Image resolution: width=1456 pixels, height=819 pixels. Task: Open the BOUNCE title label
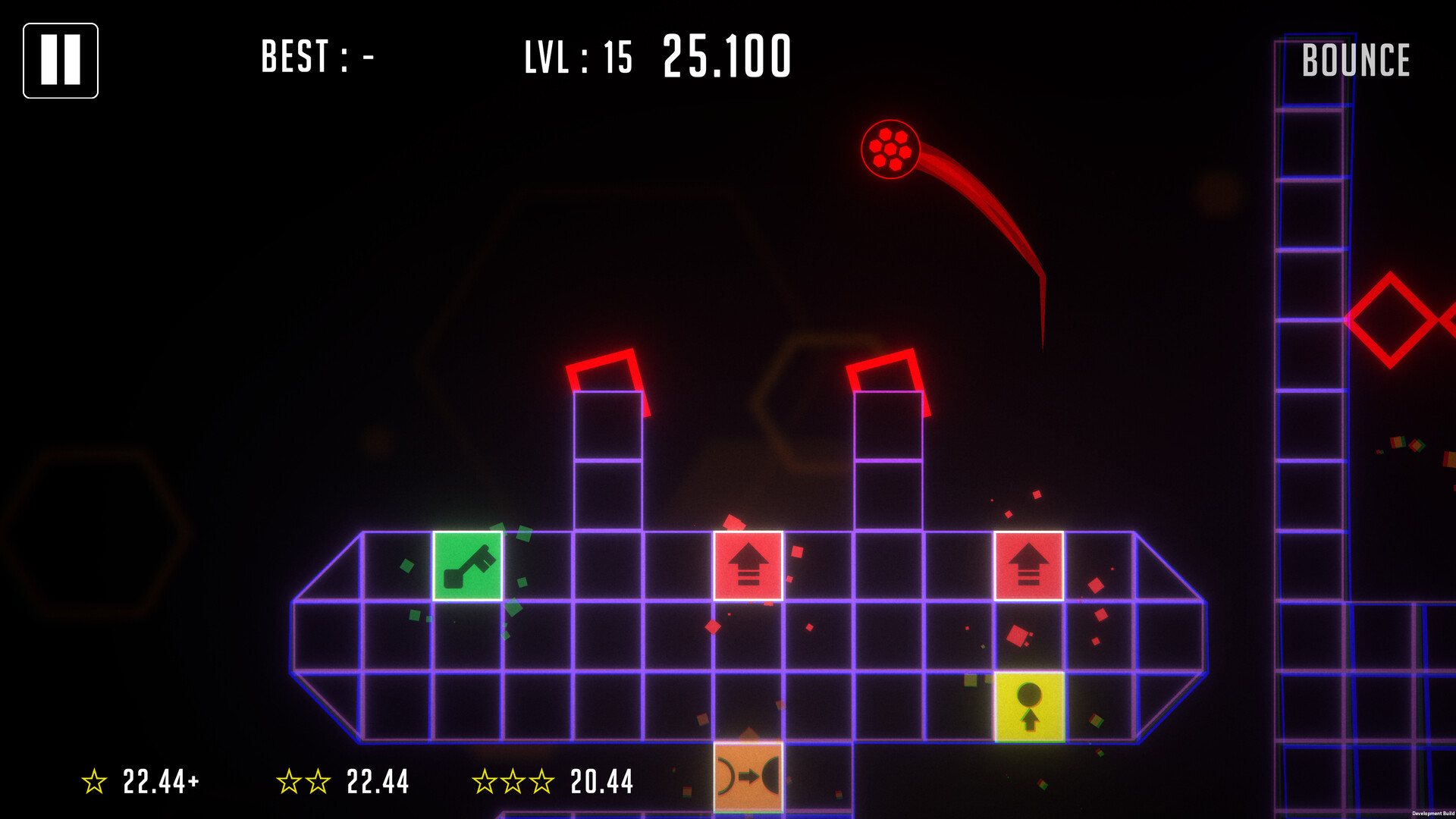[x=1357, y=59]
